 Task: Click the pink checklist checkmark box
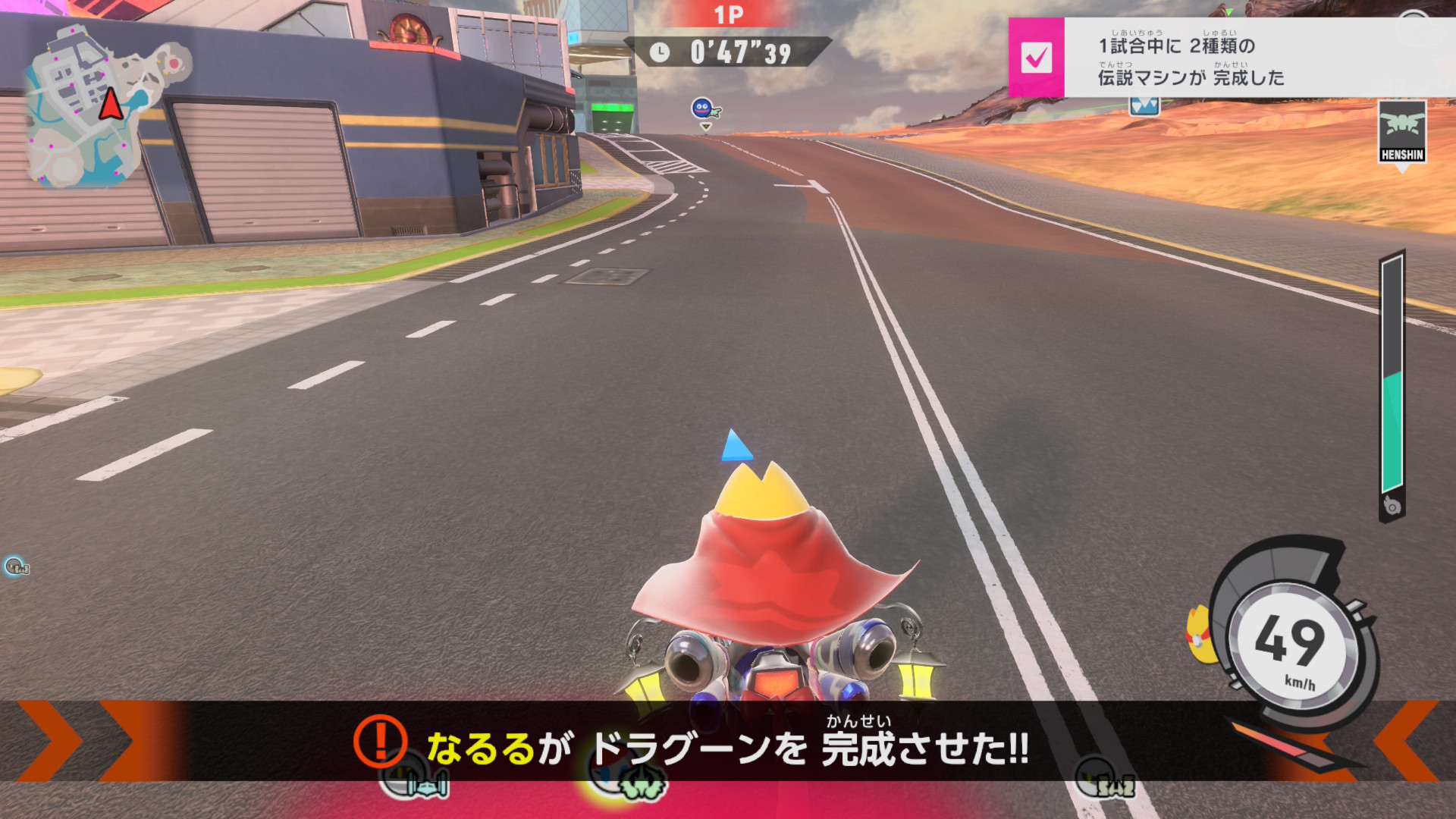[1036, 58]
